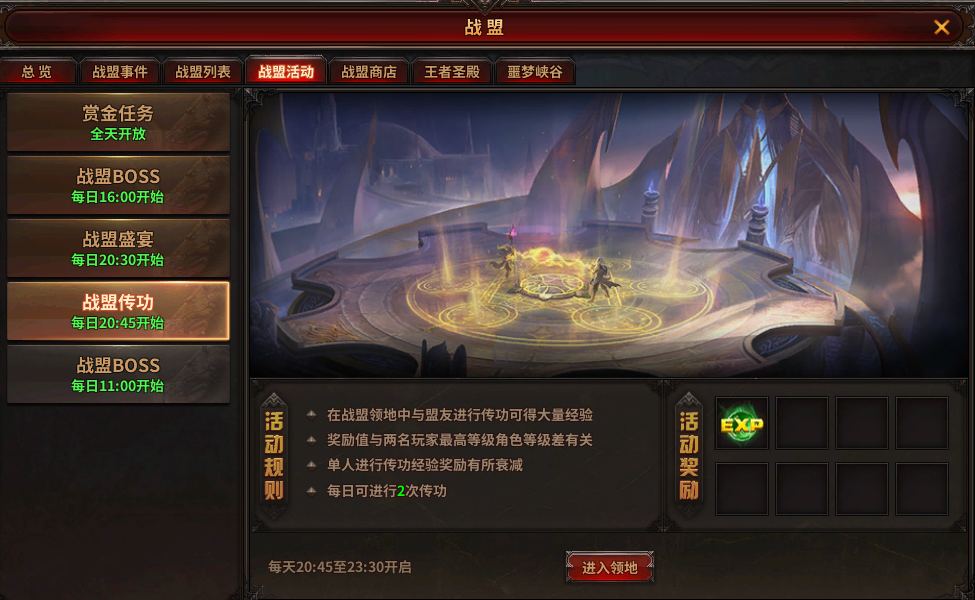Choose 战盟BOSS starting at 16:00
This screenshot has width=975, height=600.
(118, 185)
